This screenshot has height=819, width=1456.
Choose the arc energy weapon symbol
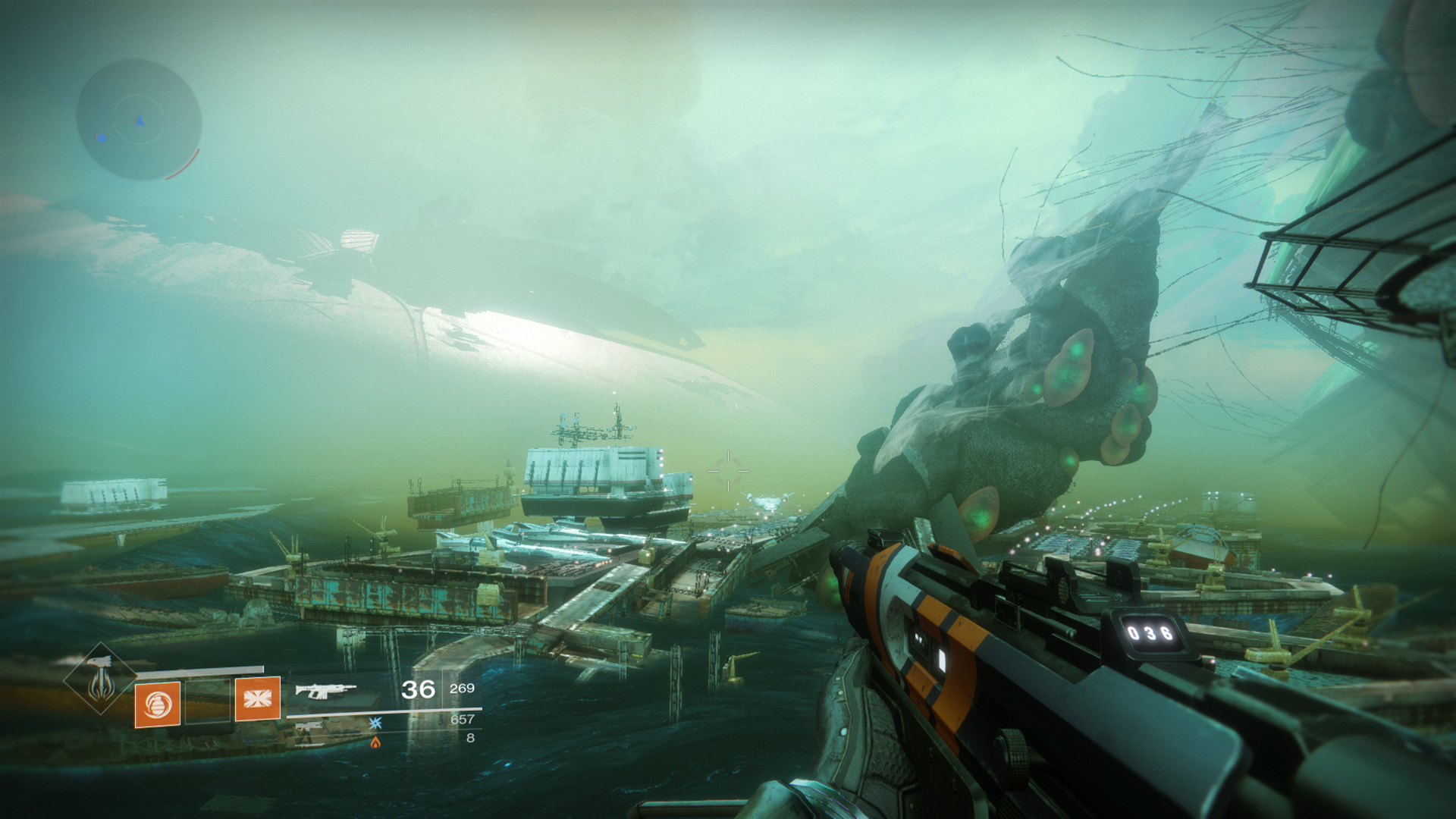(x=375, y=723)
